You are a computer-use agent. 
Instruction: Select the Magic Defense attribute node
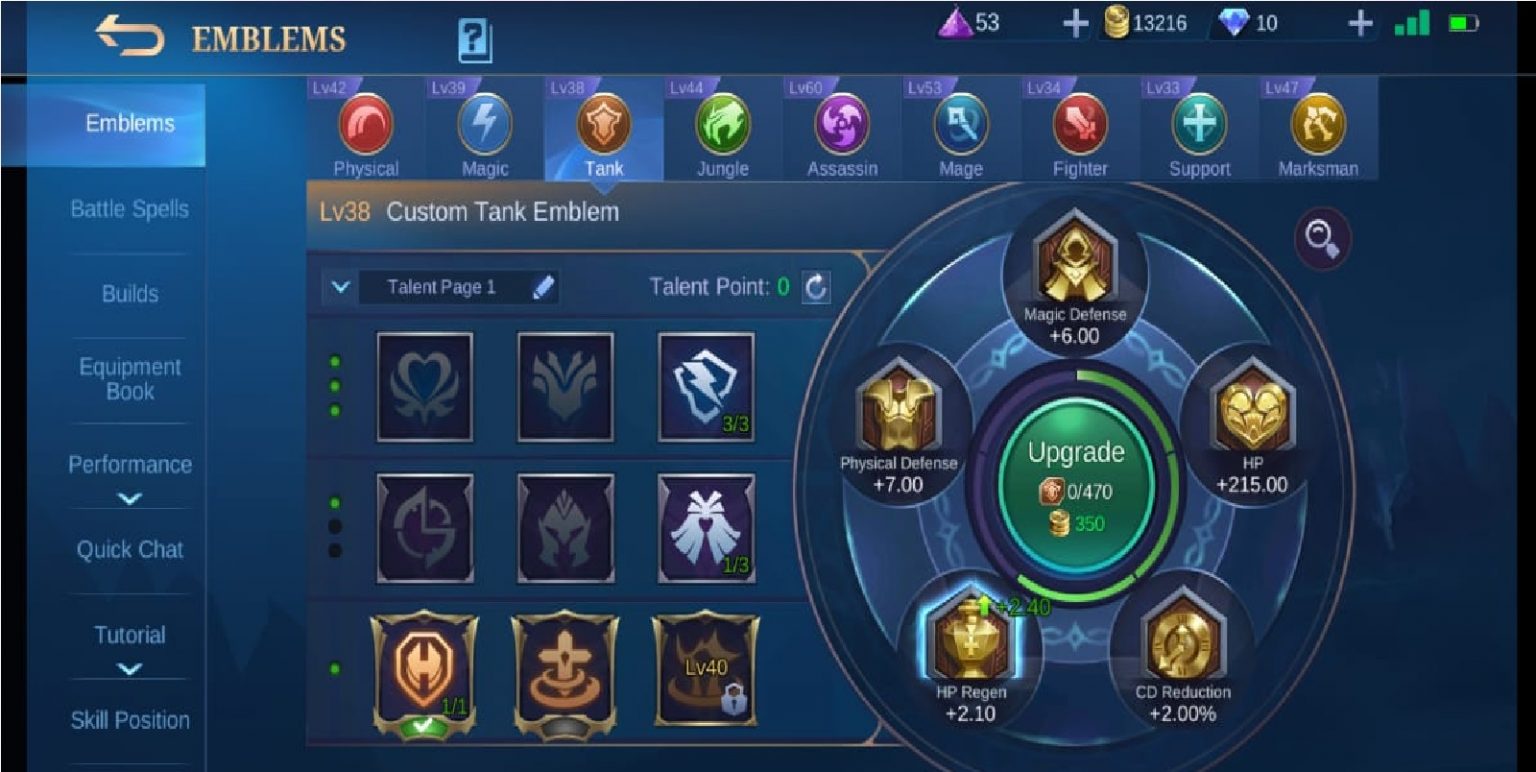pos(1075,256)
